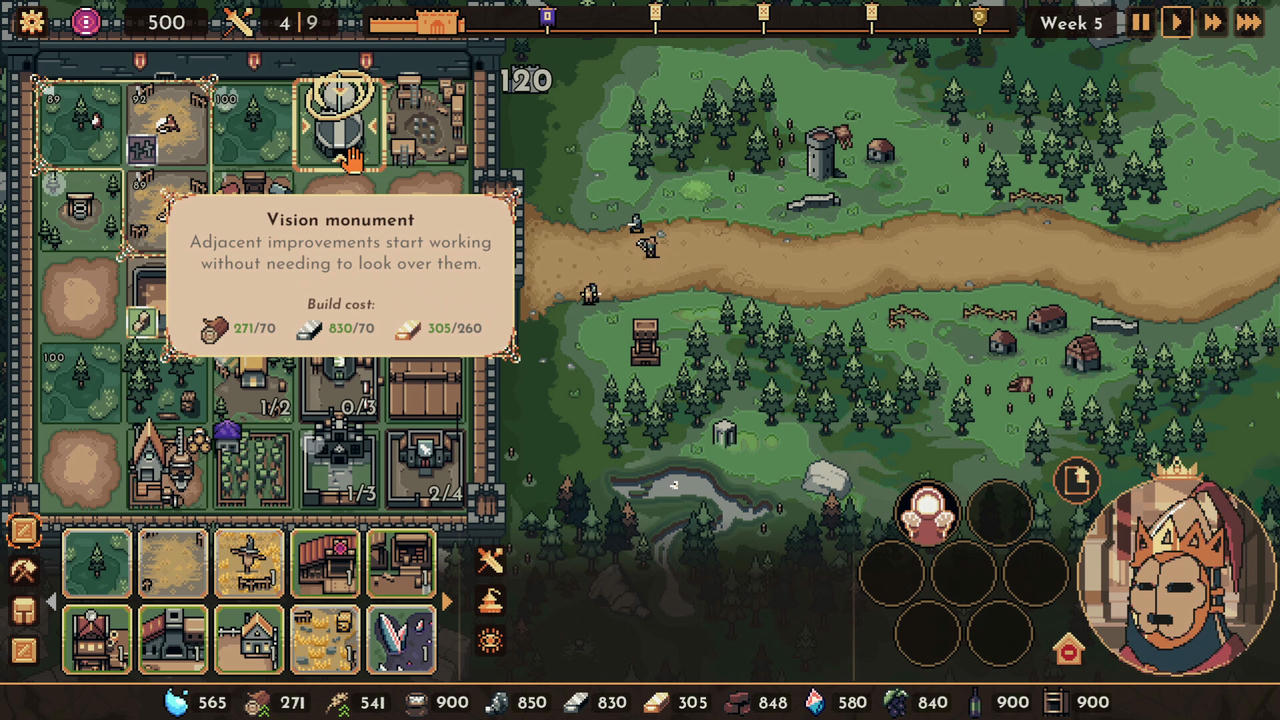Select the purple flag marker on timeline

click(547, 17)
